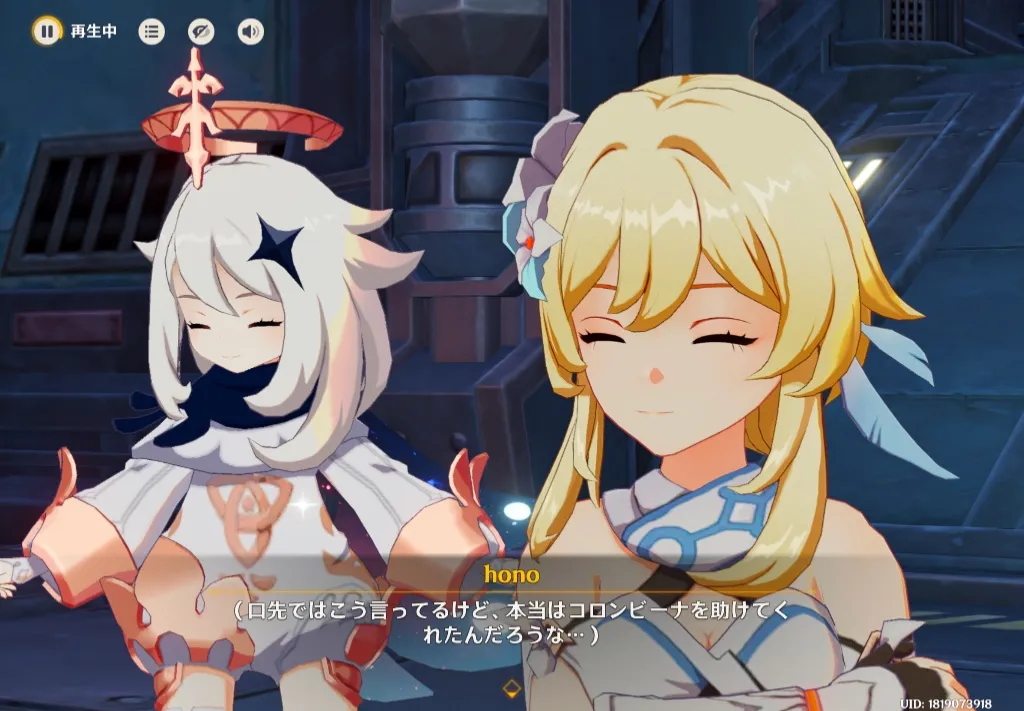Advance dialogue using the diamond continue marker
Screen dimensions: 1024x711
click(512, 688)
